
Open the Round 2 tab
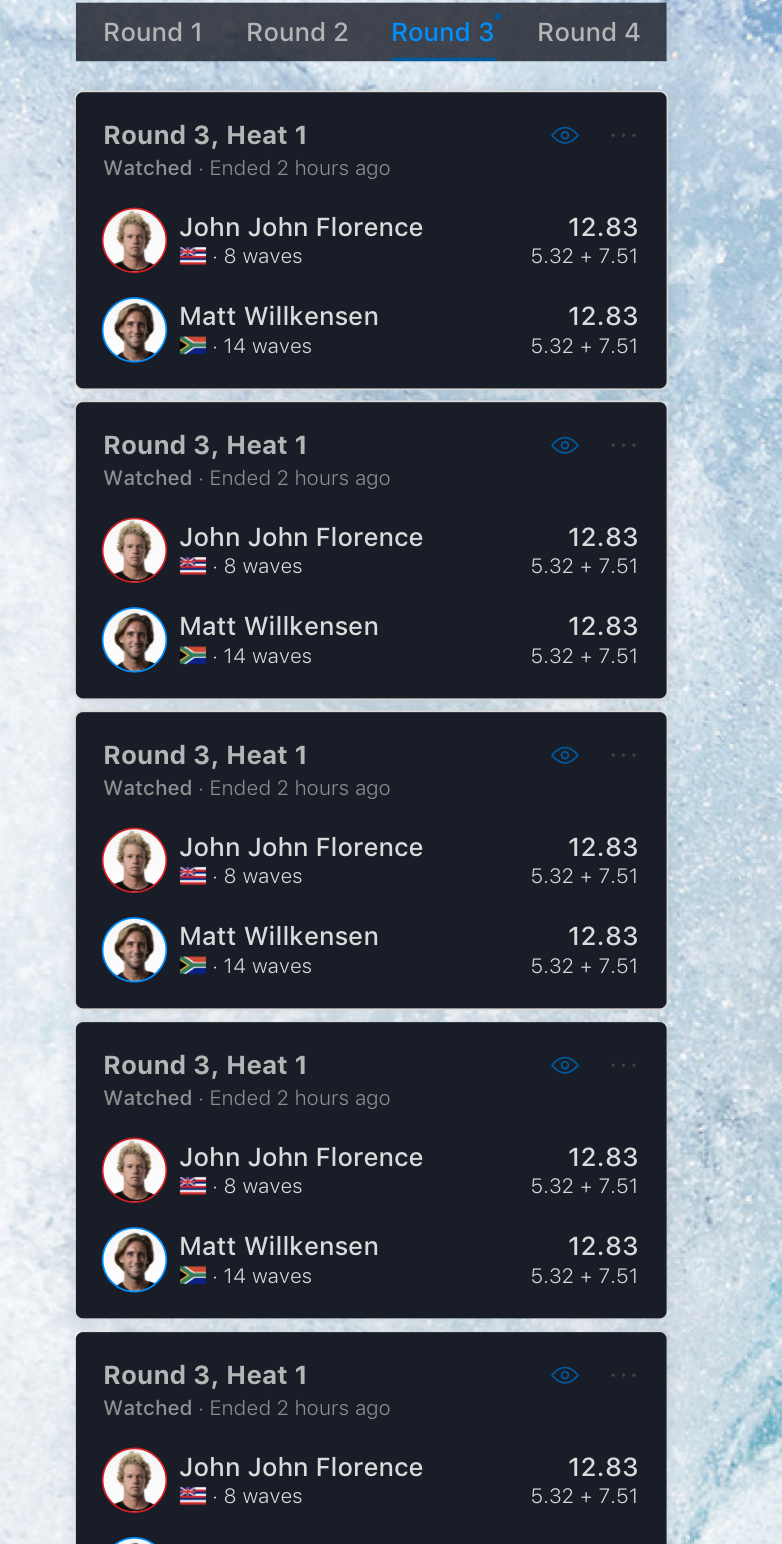pyautogui.click(x=297, y=32)
